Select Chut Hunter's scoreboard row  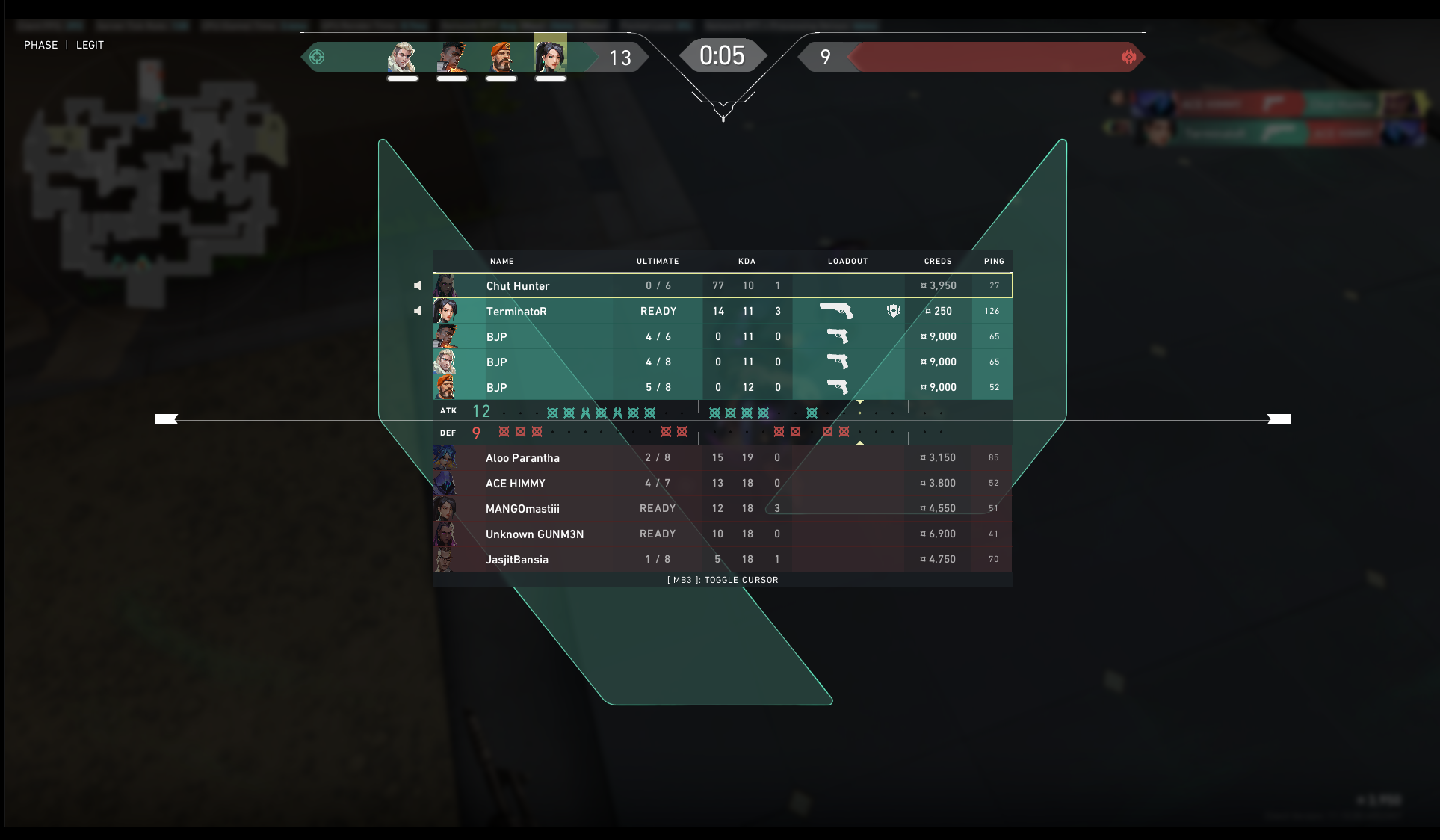tap(517, 285)
